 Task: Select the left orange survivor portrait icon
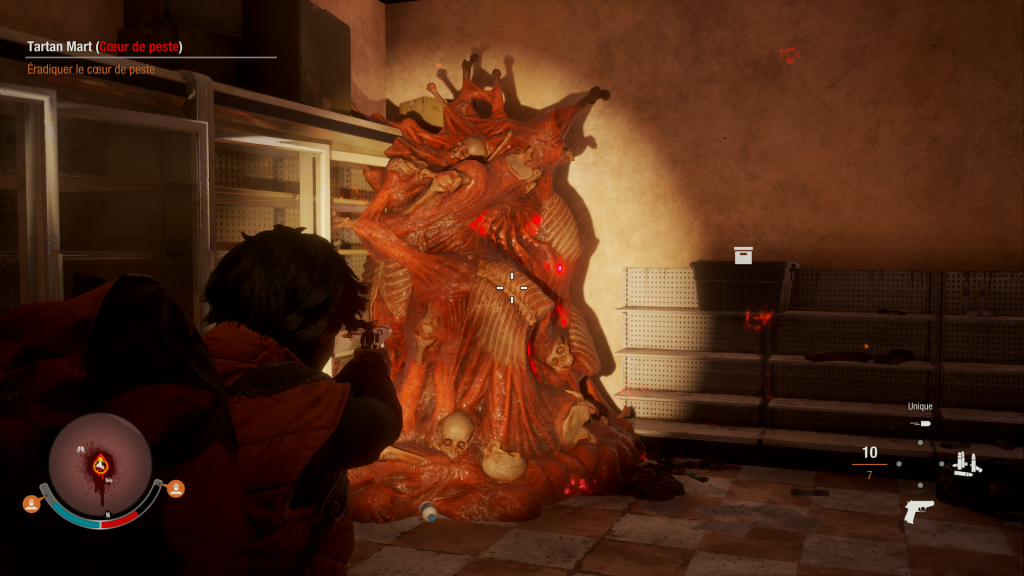click(31, 503)
